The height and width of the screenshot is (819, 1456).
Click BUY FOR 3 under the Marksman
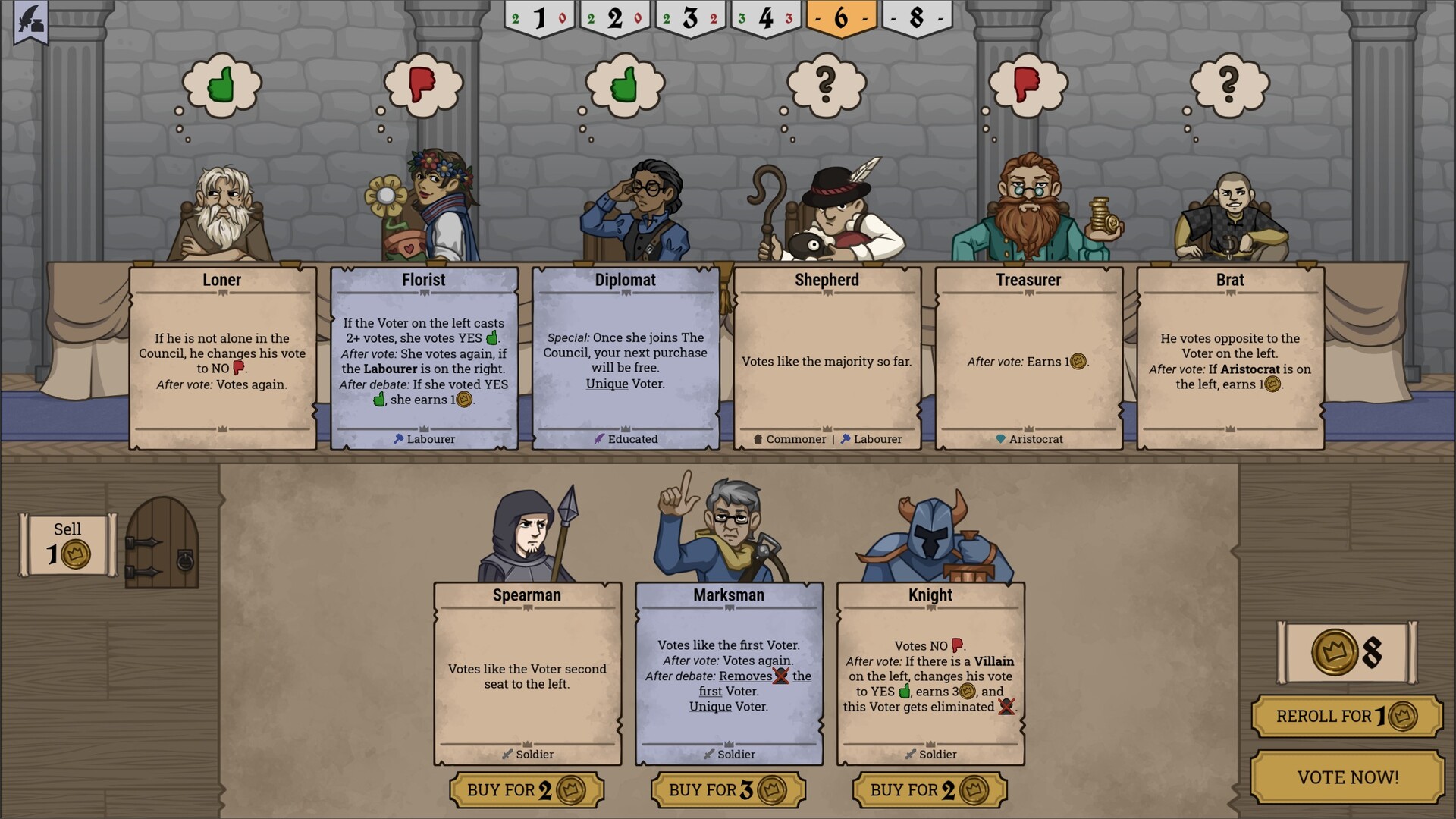(729, 789)
